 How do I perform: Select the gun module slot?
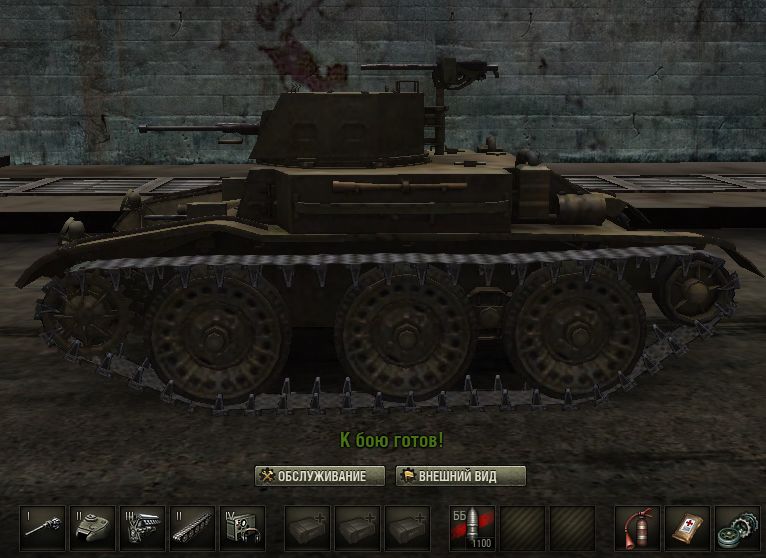(42, 527)
